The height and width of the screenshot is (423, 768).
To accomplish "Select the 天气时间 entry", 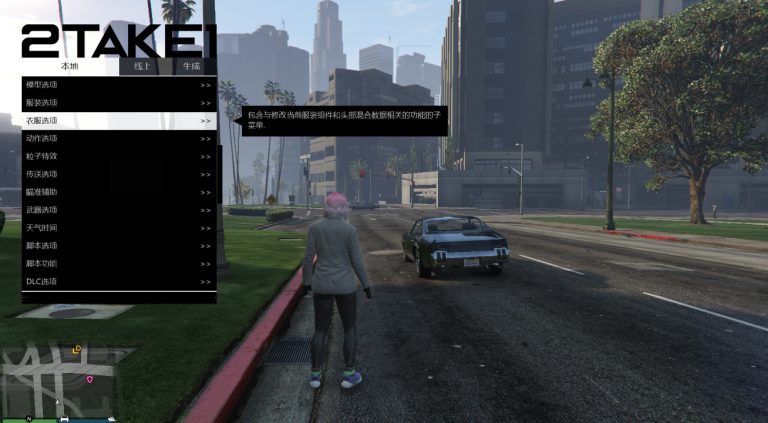I will 118,228.
